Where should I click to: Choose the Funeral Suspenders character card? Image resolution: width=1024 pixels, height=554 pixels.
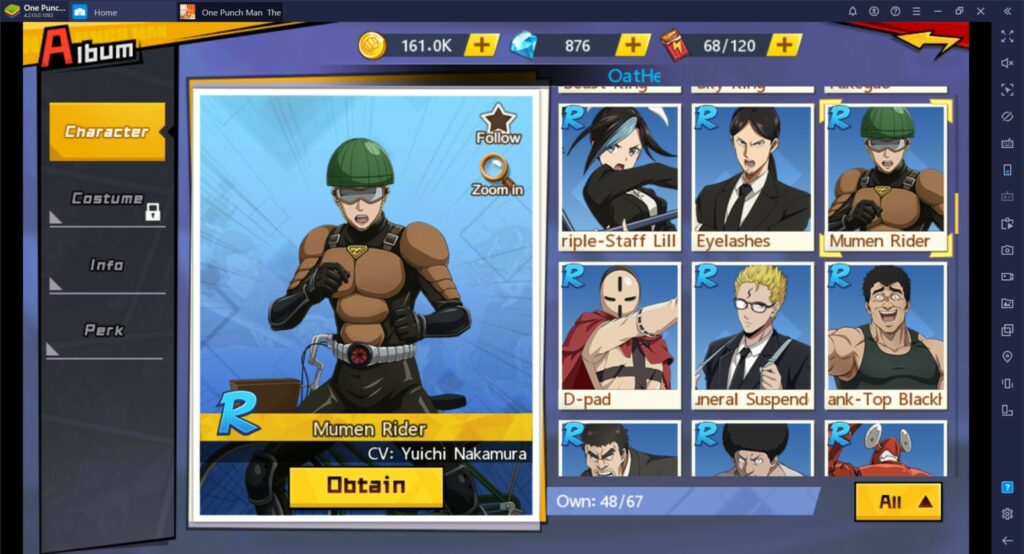click(752, 335)
